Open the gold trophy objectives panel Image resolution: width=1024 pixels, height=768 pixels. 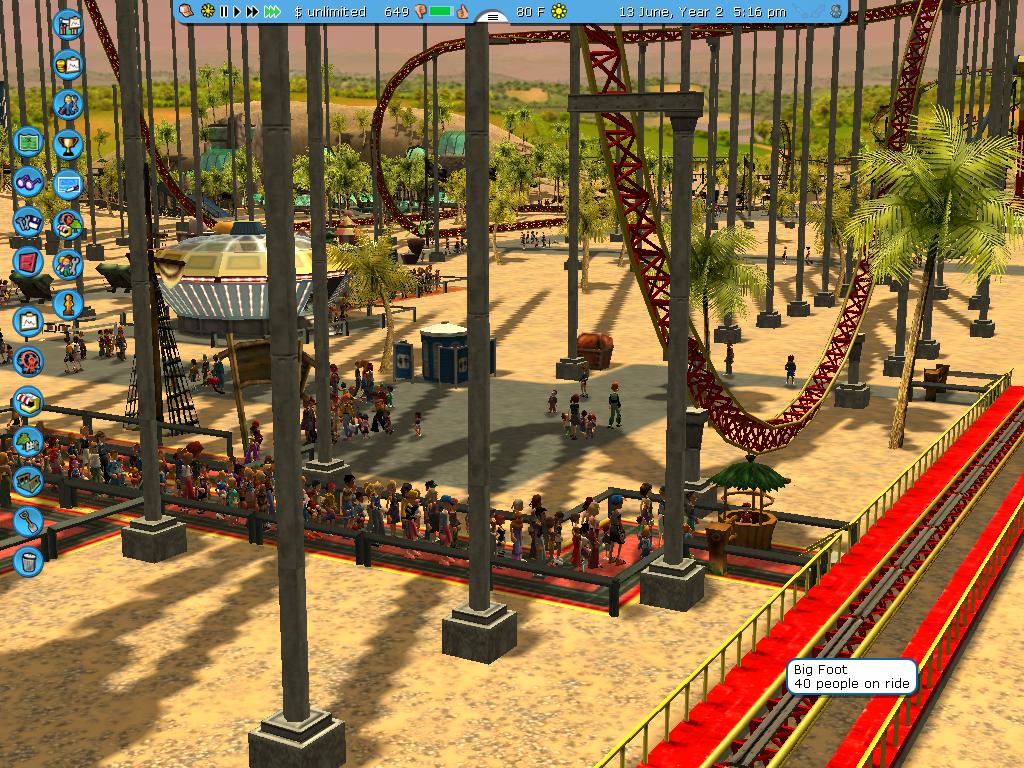68,143
